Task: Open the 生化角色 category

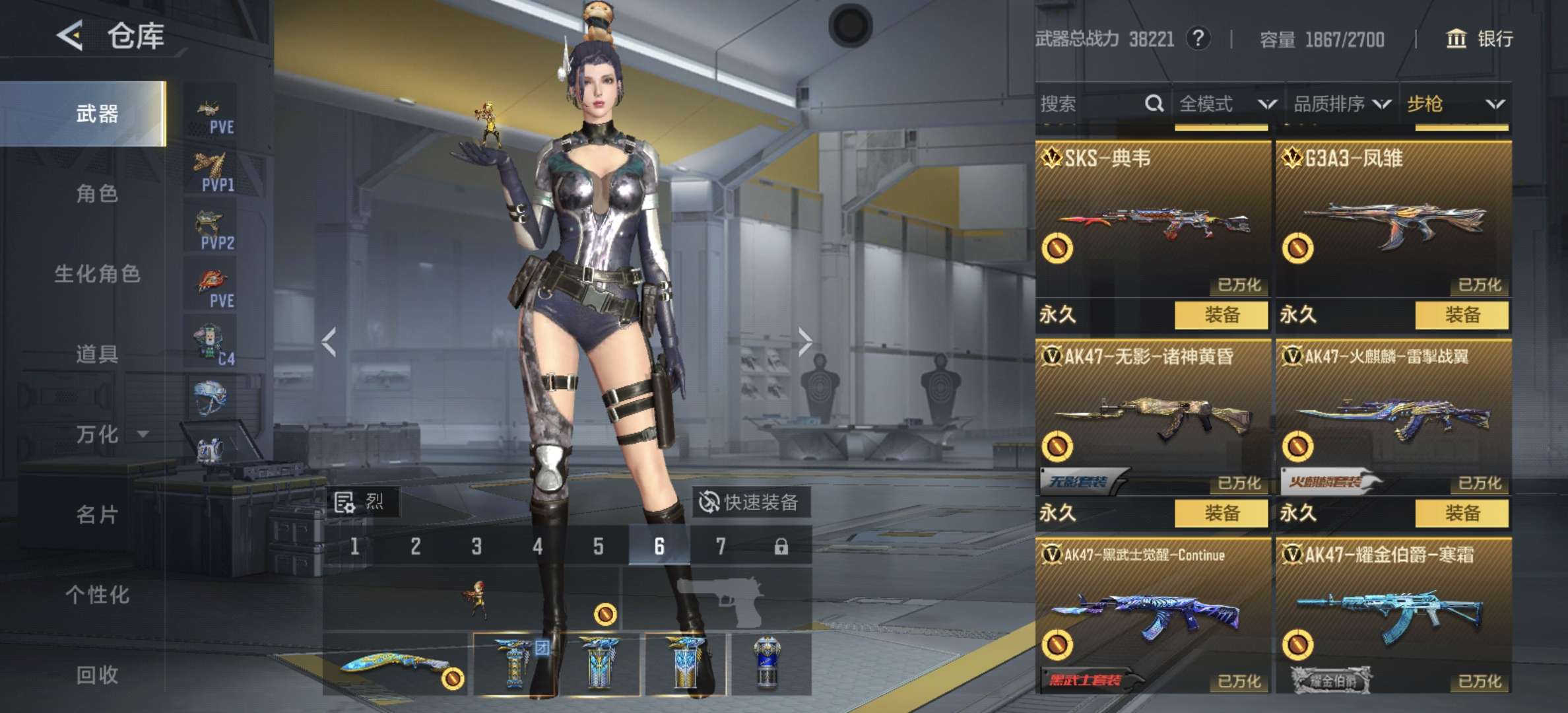Action: 97,273
